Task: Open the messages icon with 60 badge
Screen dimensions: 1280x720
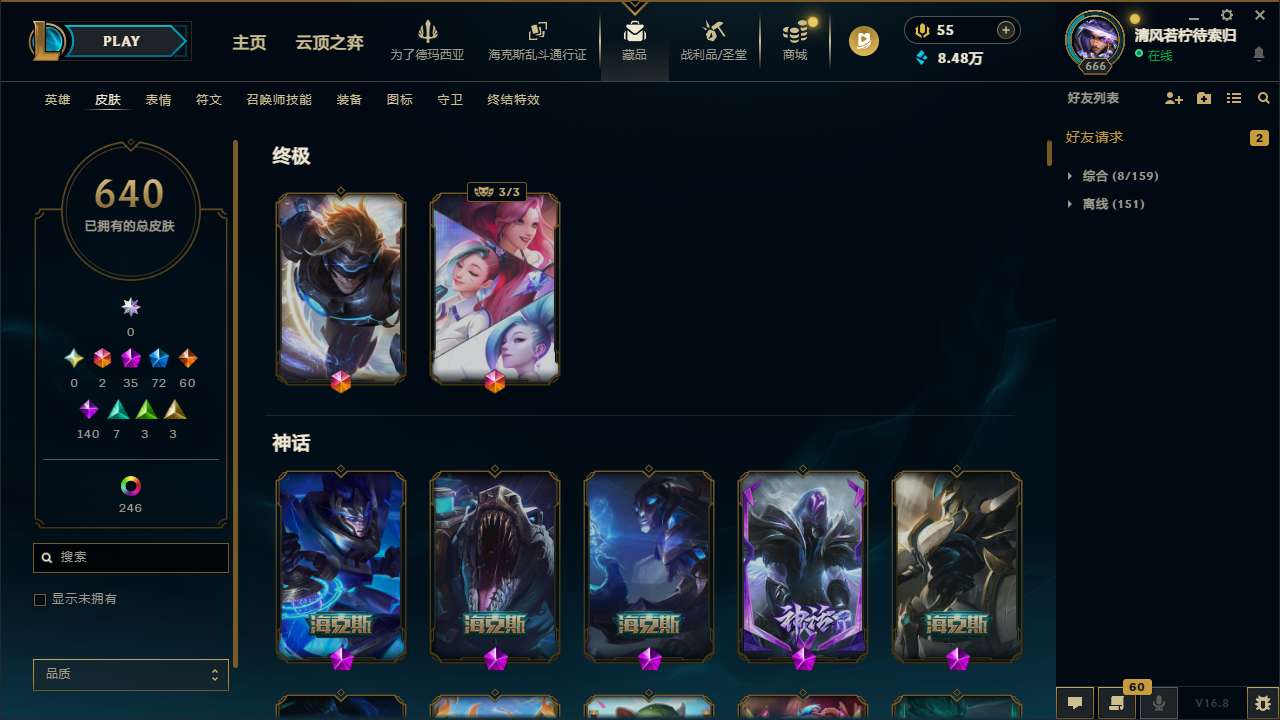Action: tap(1117, 703)
